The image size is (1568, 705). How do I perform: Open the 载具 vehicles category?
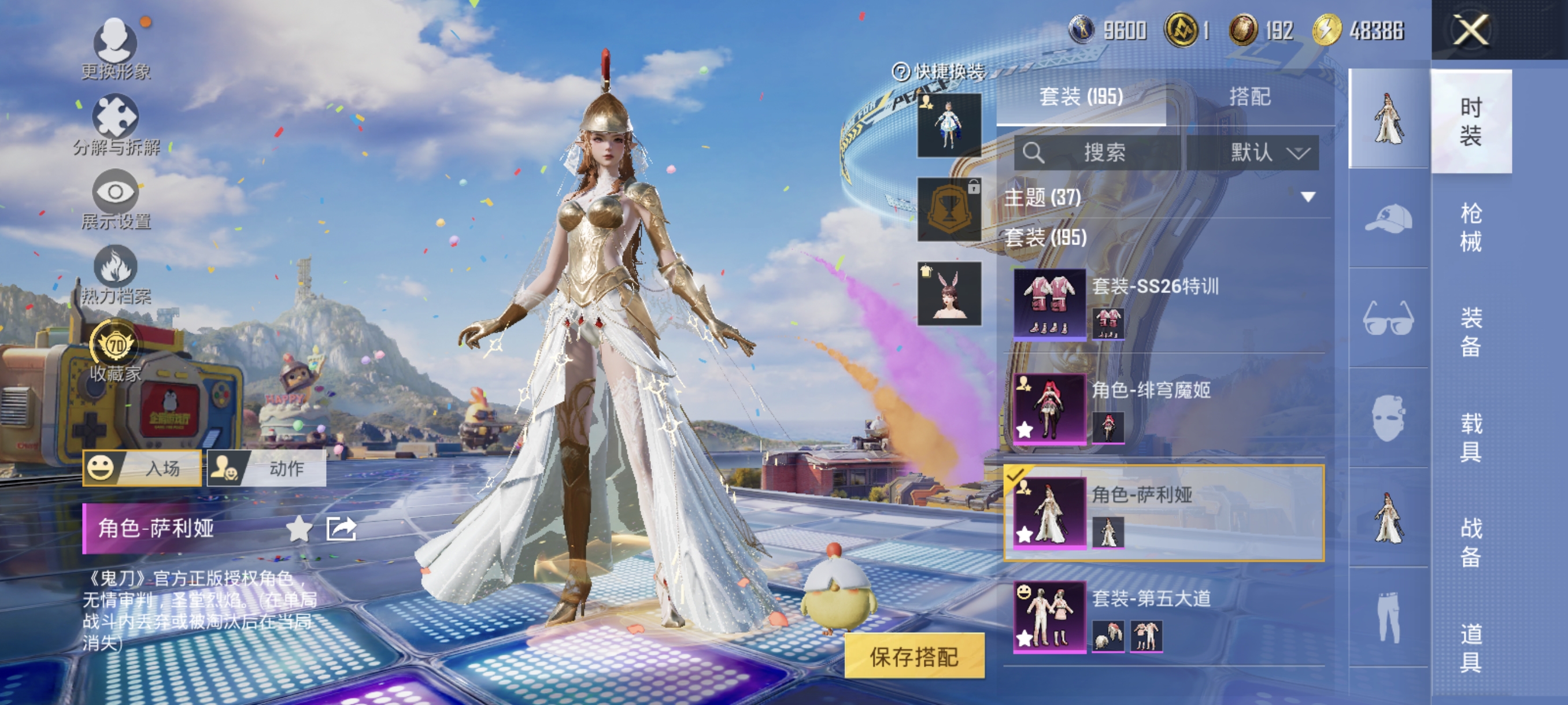(1471, 437)
